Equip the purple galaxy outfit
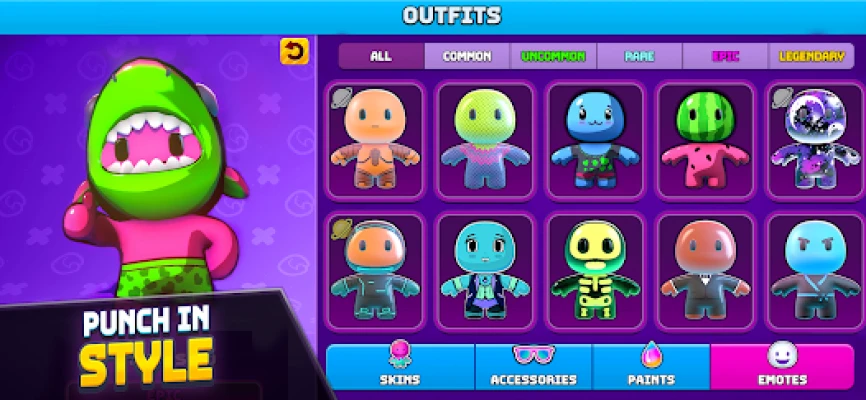866x400 pixels. click(x=811, y=138)
